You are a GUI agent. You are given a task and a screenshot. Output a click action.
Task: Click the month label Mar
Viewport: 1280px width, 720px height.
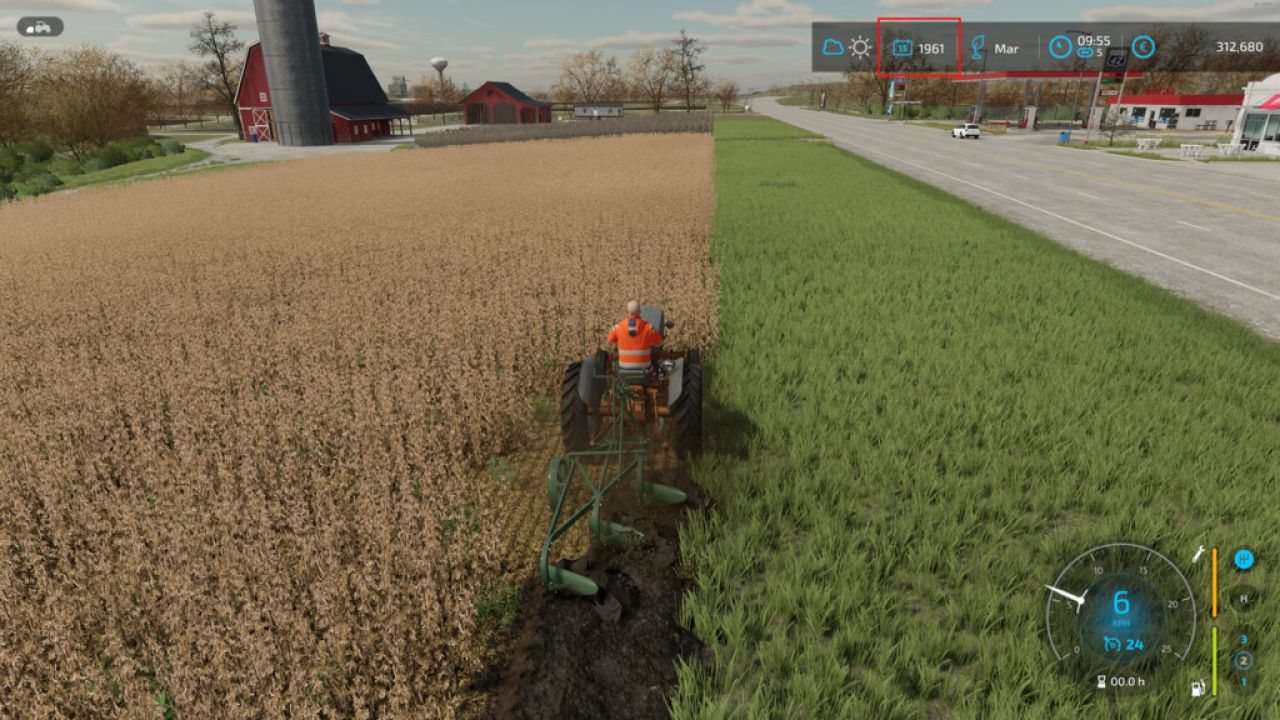(x=1007, y=48)
